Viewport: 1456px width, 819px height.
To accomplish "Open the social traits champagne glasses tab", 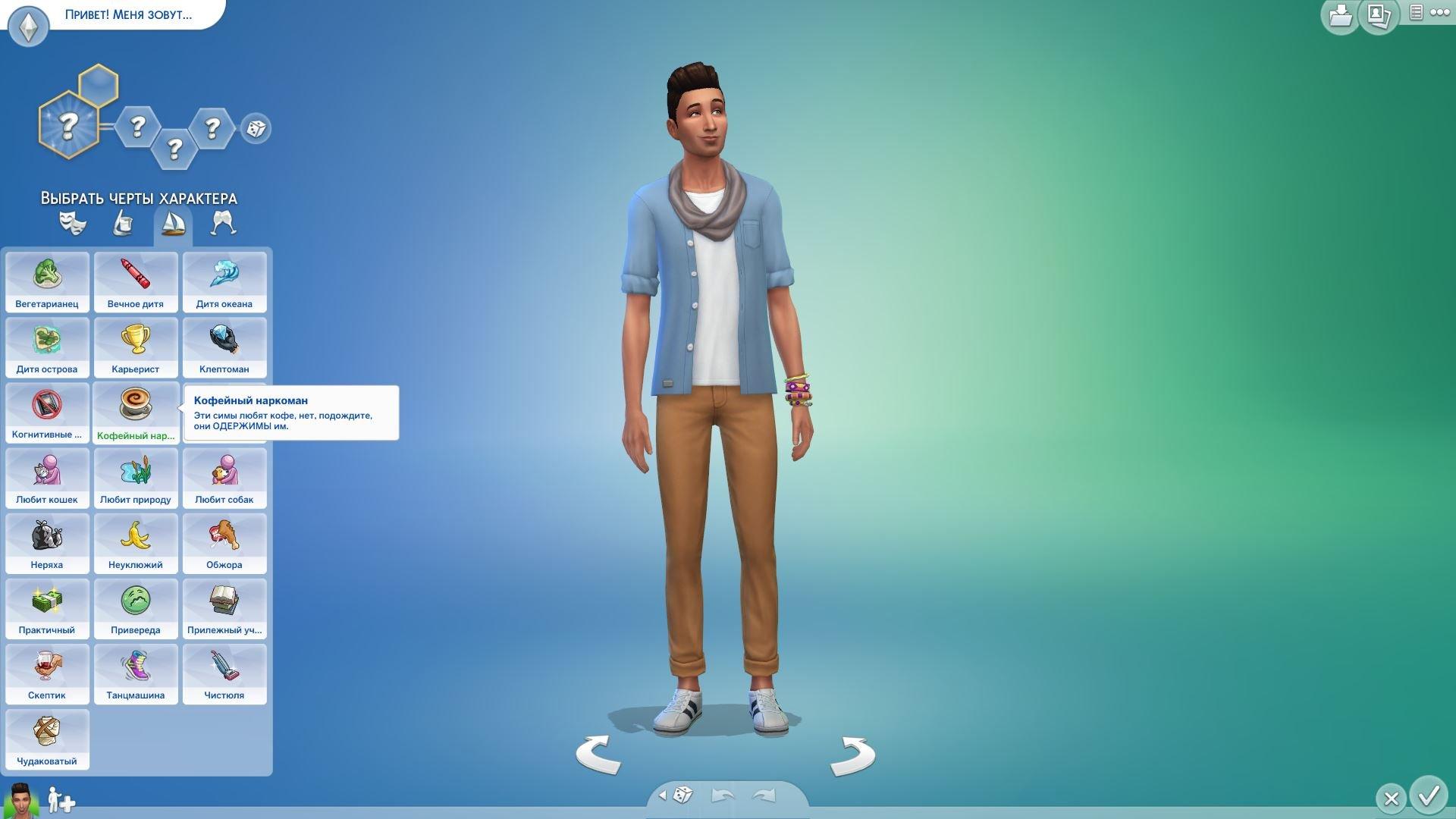I will pos(223,224).
